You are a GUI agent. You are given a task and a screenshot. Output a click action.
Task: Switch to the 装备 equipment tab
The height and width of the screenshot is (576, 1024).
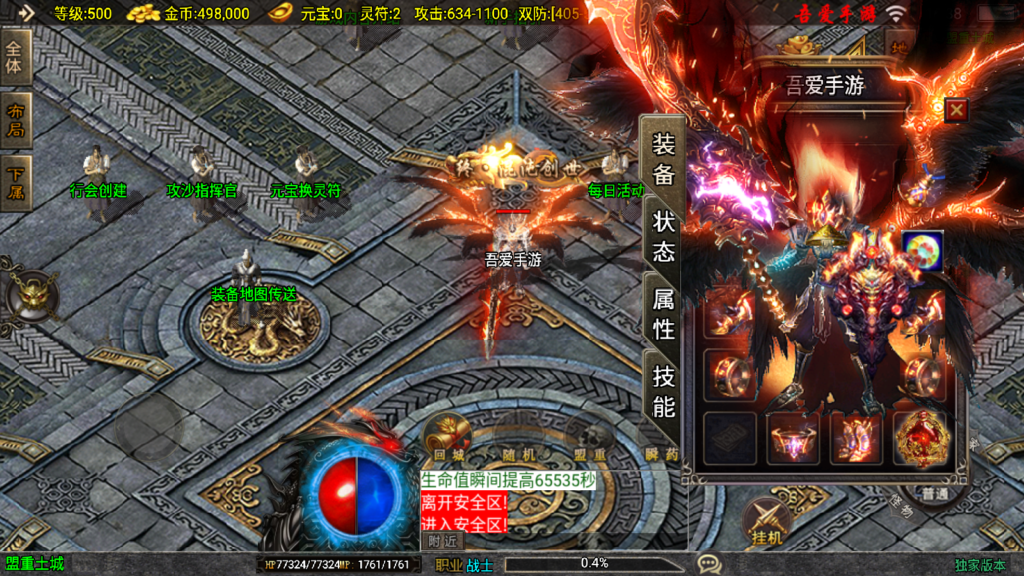click(664, 159)
